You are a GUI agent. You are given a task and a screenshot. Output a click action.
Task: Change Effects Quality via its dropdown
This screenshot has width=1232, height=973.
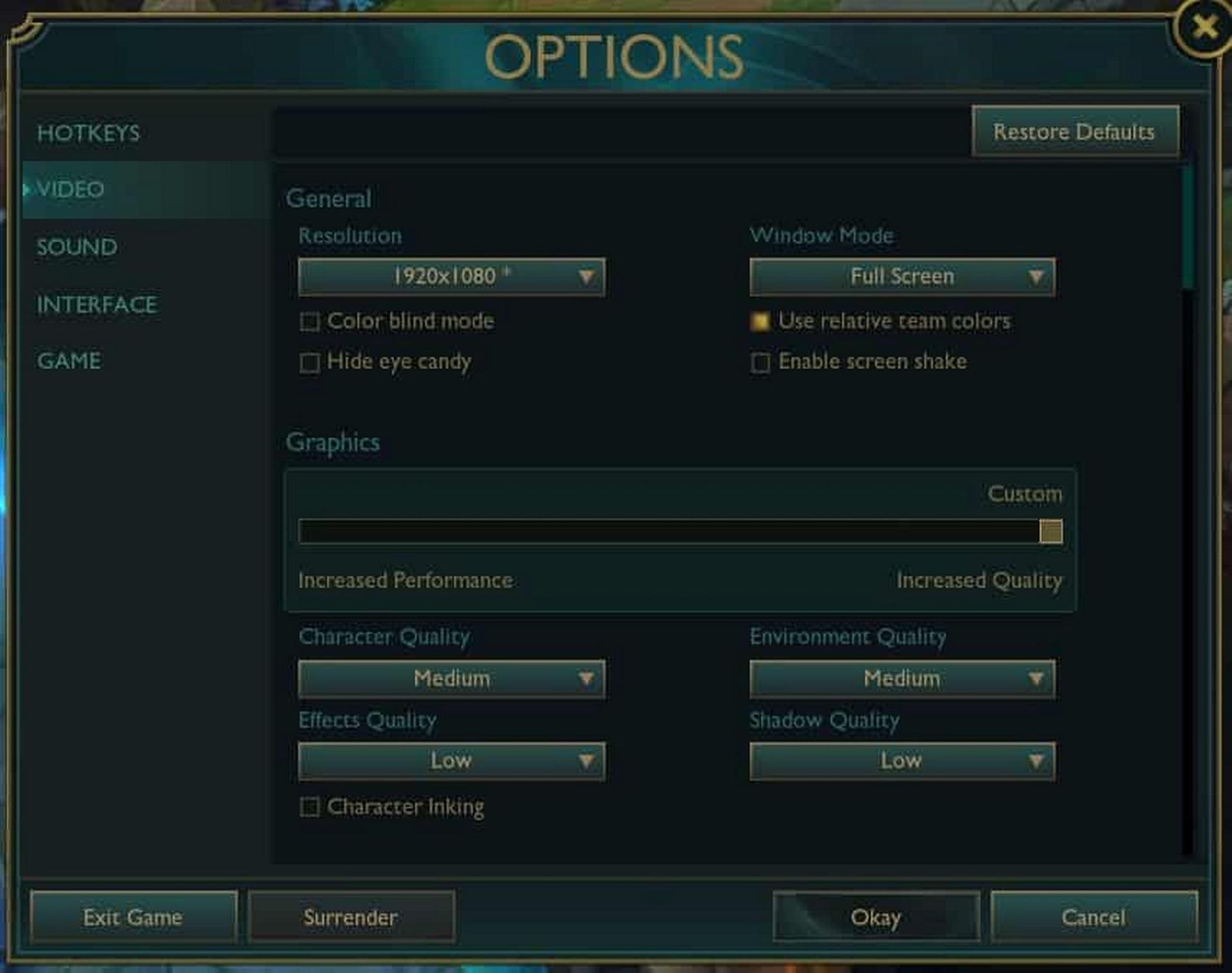coord(451,761)
